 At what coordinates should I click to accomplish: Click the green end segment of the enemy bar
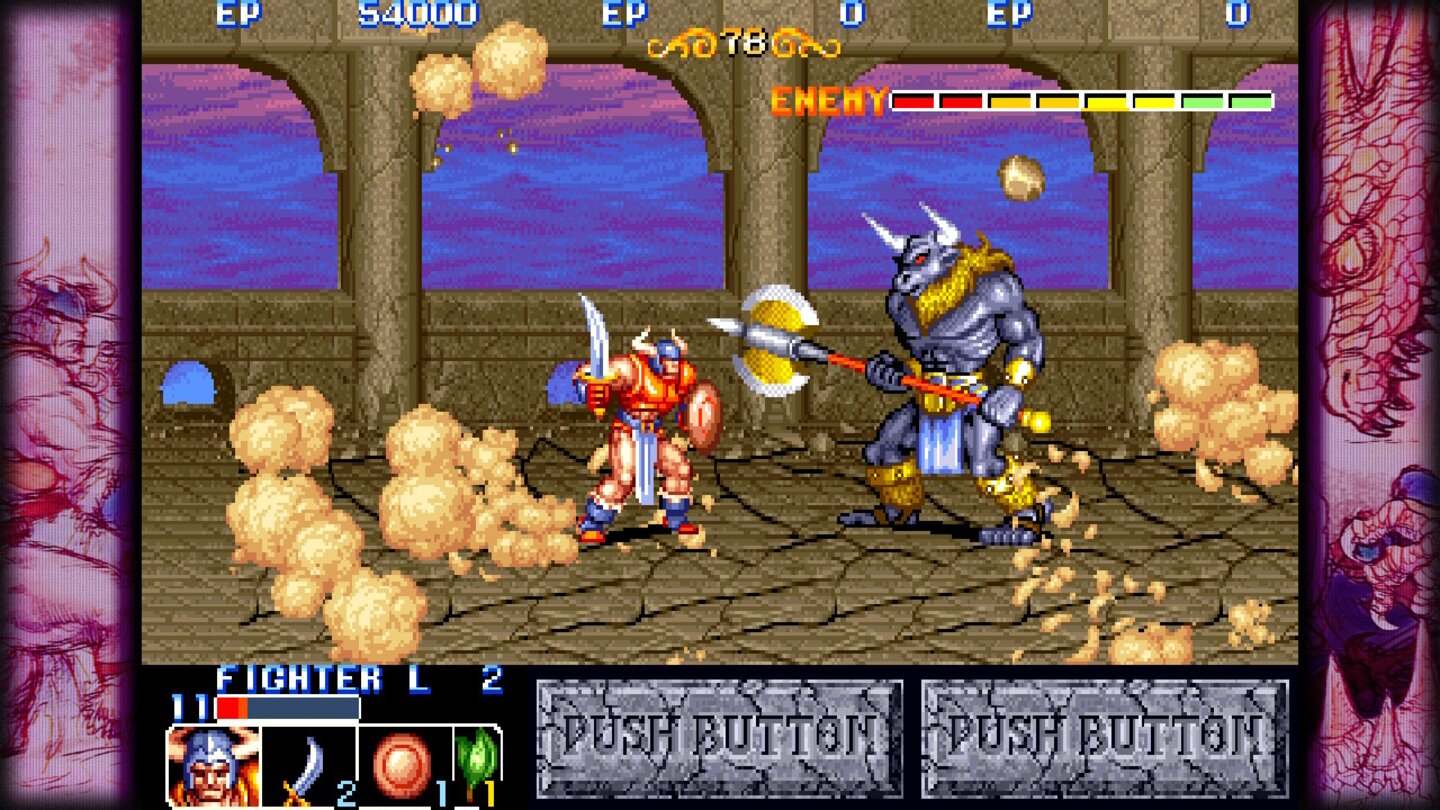pyautogui.click(x=1250, y=100)
